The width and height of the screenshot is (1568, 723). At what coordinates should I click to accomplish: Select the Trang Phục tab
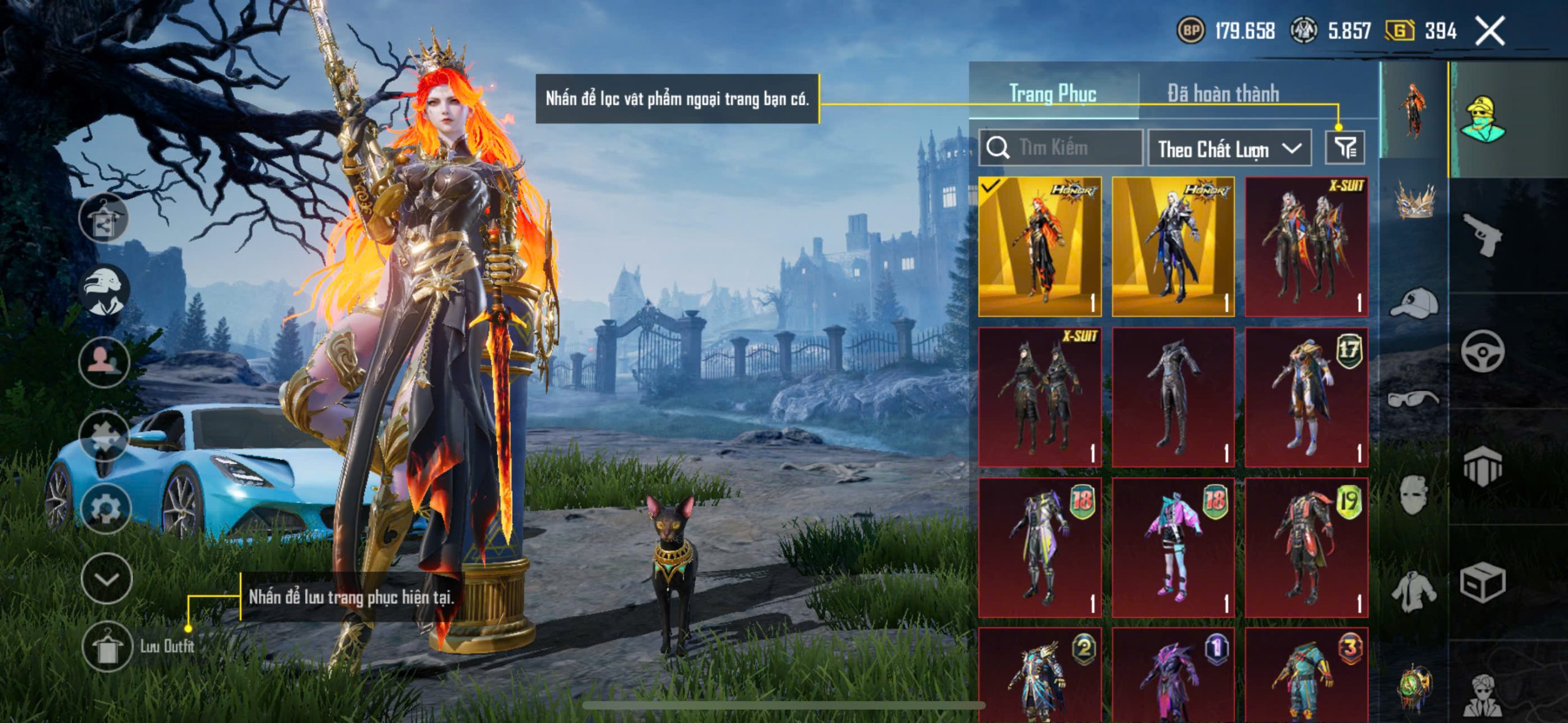click(x=1052, y=94)
